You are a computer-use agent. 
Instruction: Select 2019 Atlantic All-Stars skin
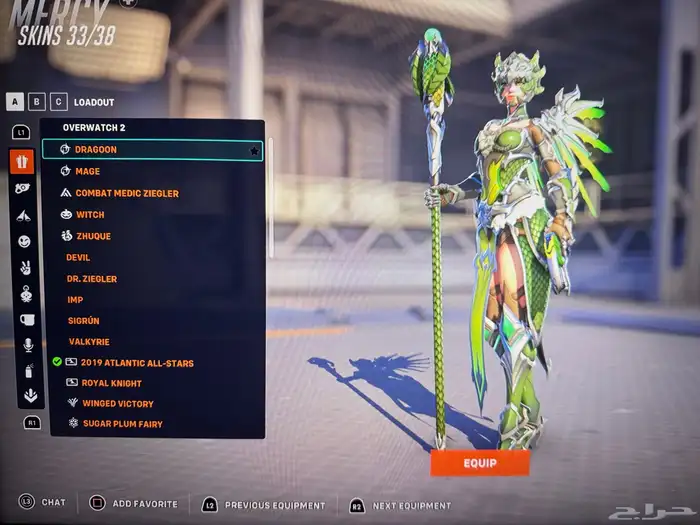pyautogui.click(x=136, y=363)
